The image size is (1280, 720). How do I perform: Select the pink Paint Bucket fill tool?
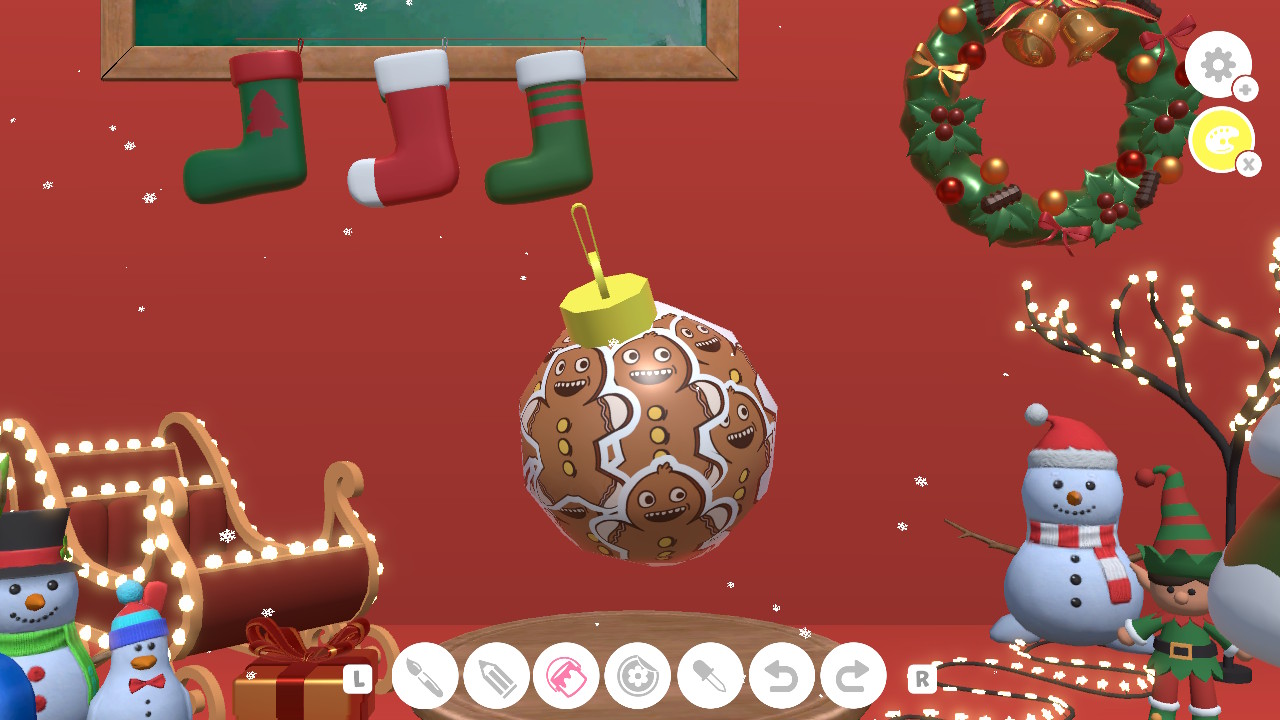[x=567, y=676]
